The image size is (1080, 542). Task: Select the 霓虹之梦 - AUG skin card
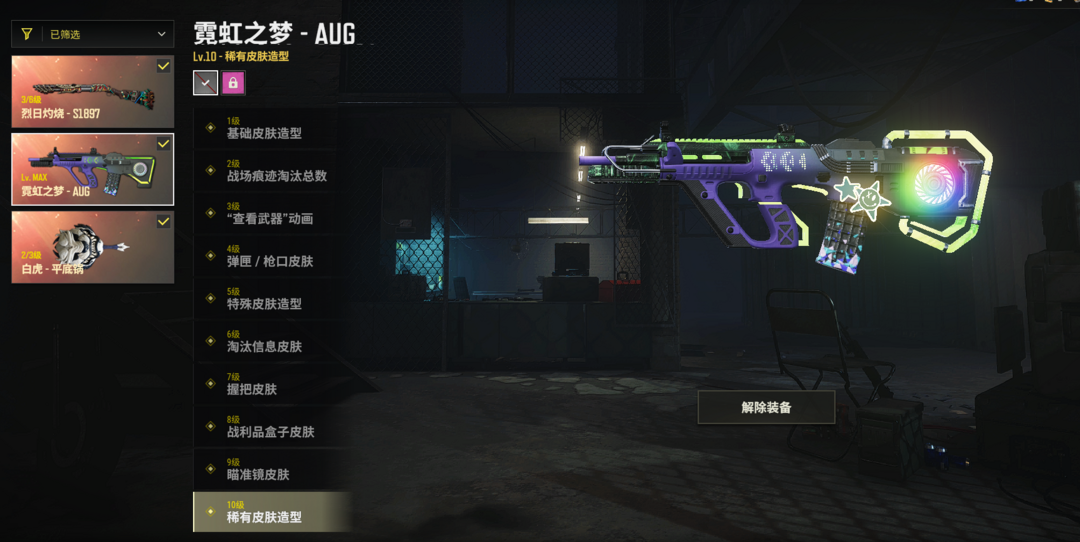coord(93,169)
